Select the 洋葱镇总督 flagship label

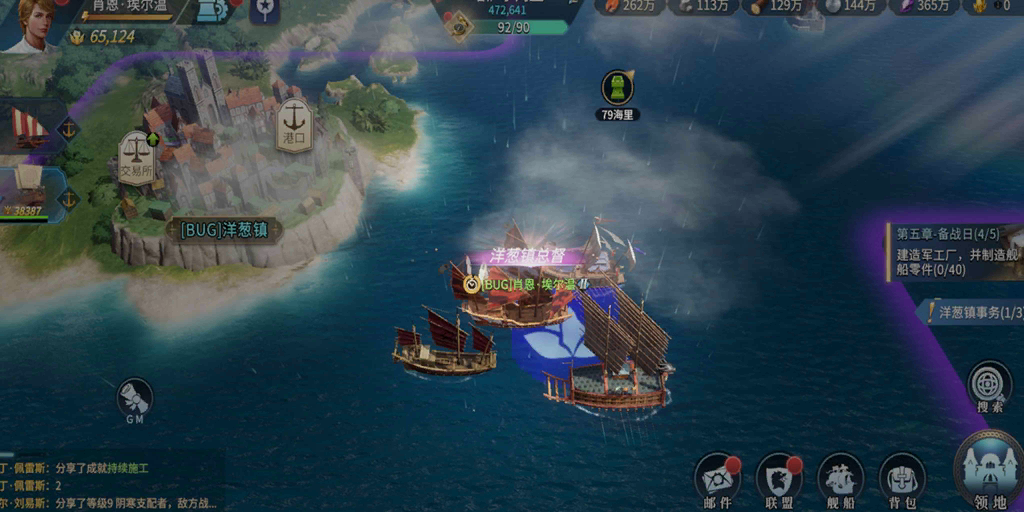tap(528, 256)
